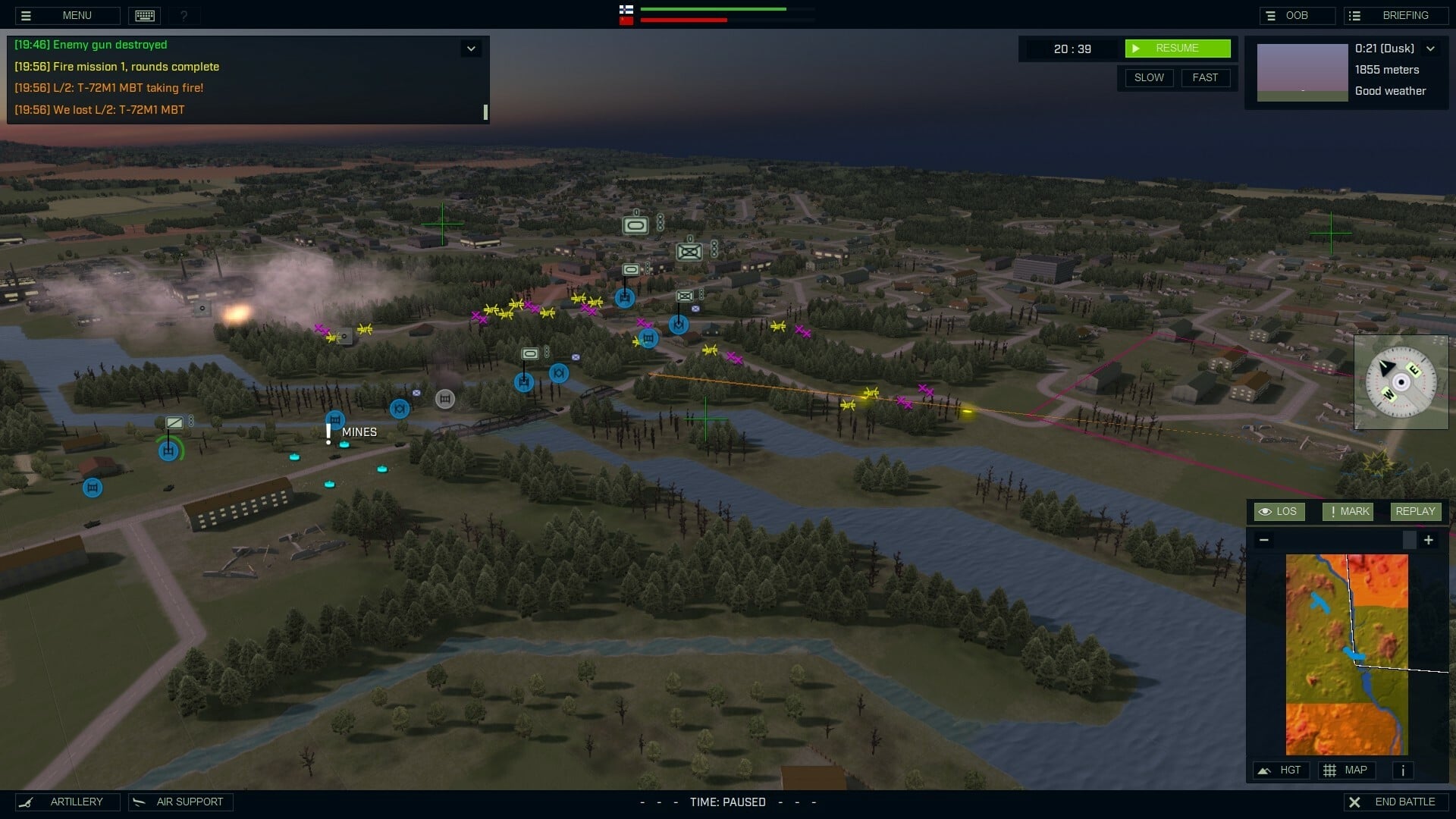Open the BRIEFING screen
This screenshot has height=819, width=1456.
[x=1396, y=15]
